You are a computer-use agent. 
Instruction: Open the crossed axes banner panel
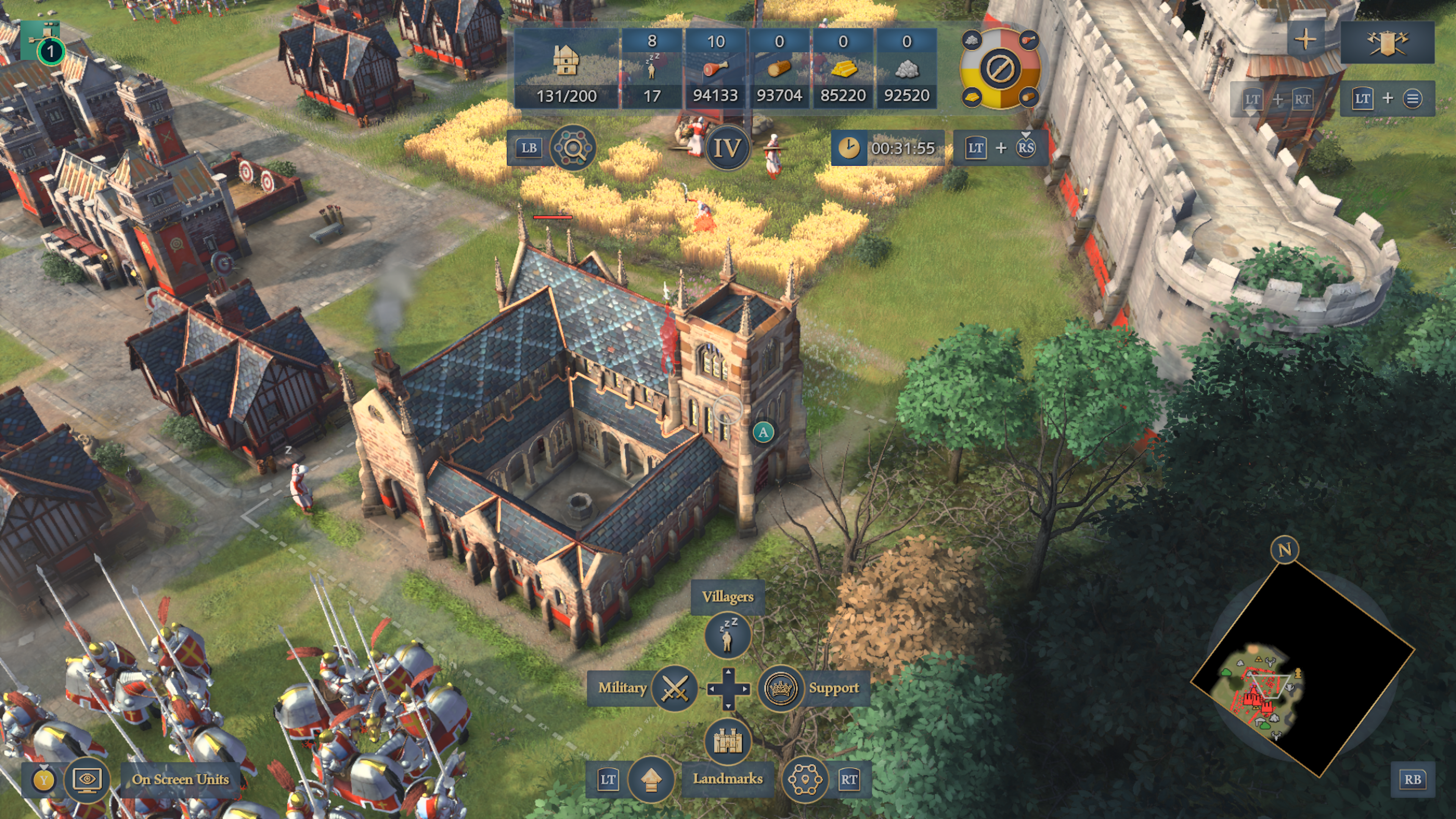(x=1387, y=42)
